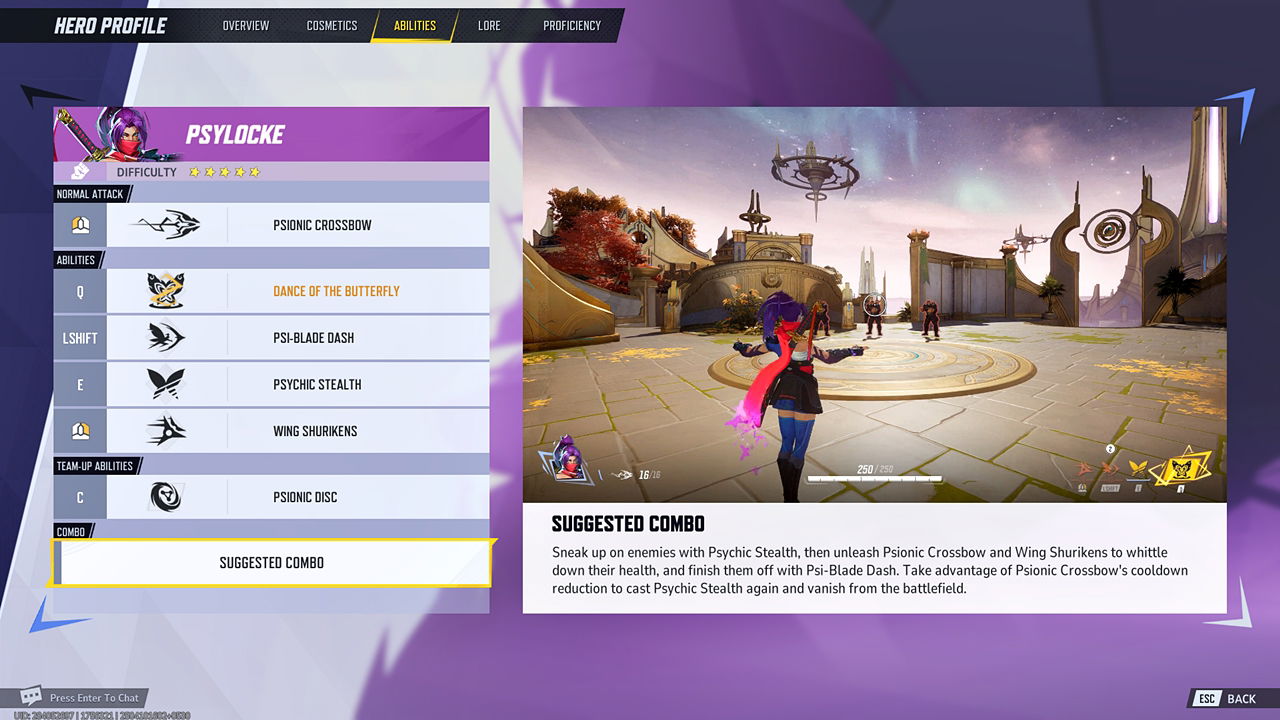Viewport: 1280px width, 720px height.
Task: Select the LSHIFT key icon for Psi-Blade Dash
Action: coord(80,337)
